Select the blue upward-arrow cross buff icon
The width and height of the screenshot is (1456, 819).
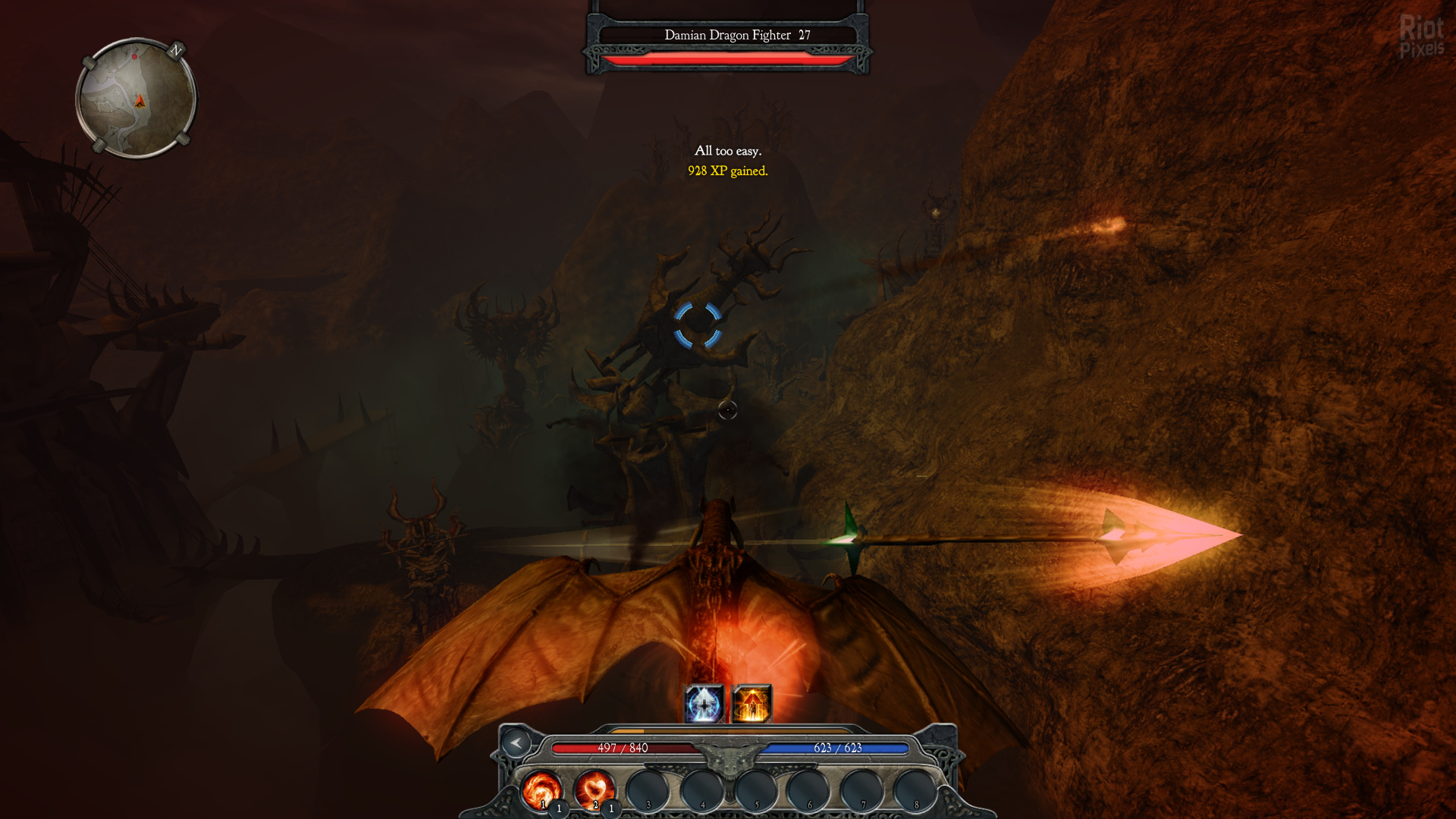point(704,704)
